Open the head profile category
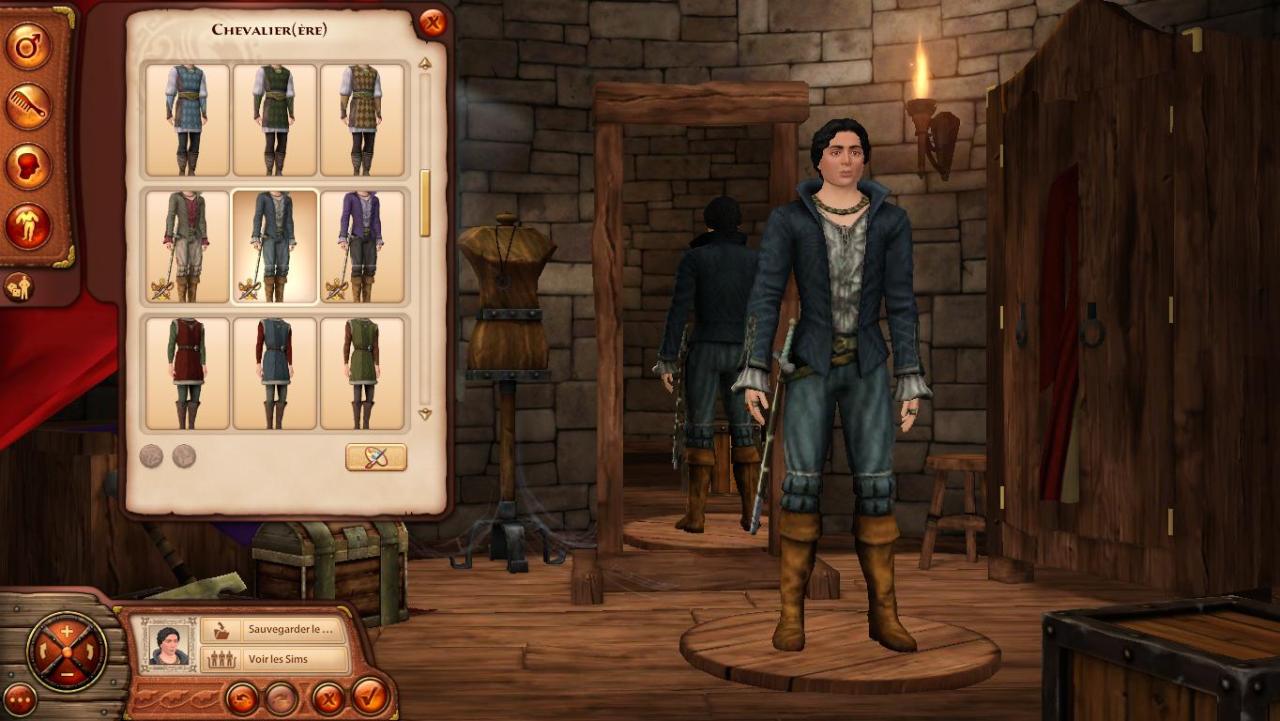Viewport: 1280px width, 721px height. point(28,166)
